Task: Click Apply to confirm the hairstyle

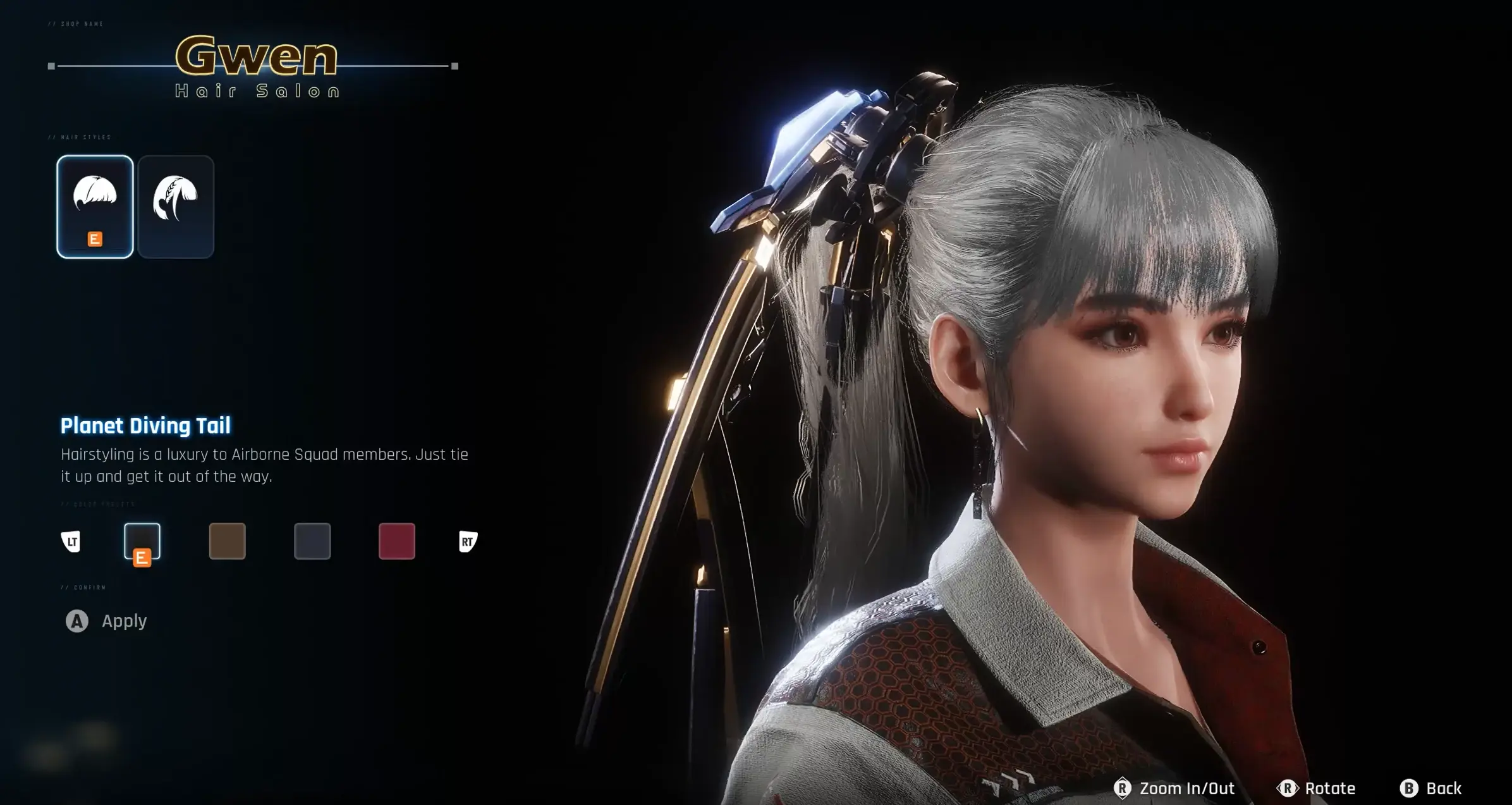Action: click(124, 622)
